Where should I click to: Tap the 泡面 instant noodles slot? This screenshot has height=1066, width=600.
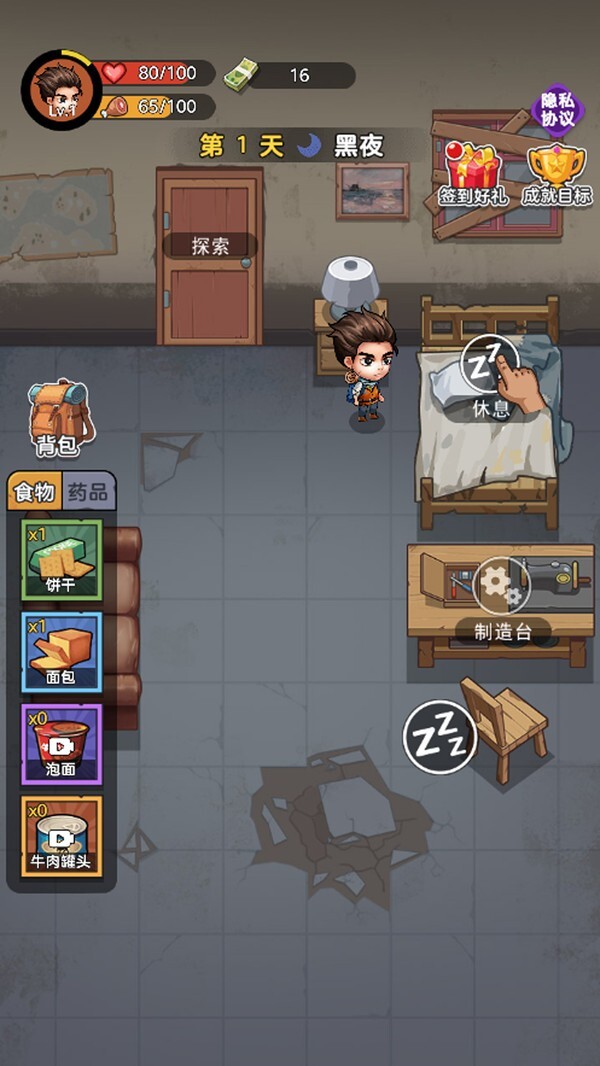point(61,744)
